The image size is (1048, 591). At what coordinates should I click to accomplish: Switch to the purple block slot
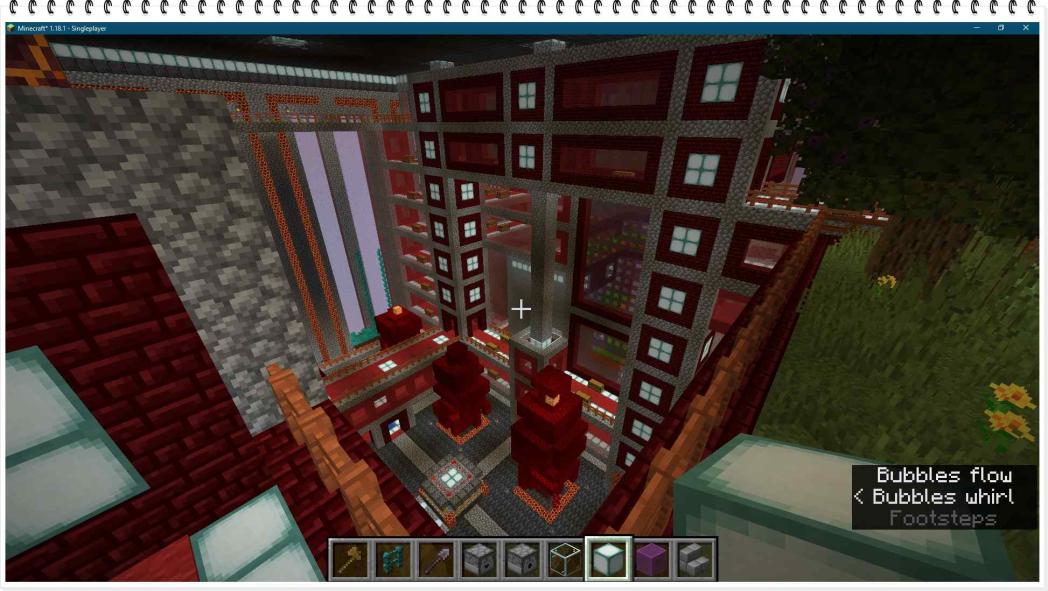(x=651, y=559)
